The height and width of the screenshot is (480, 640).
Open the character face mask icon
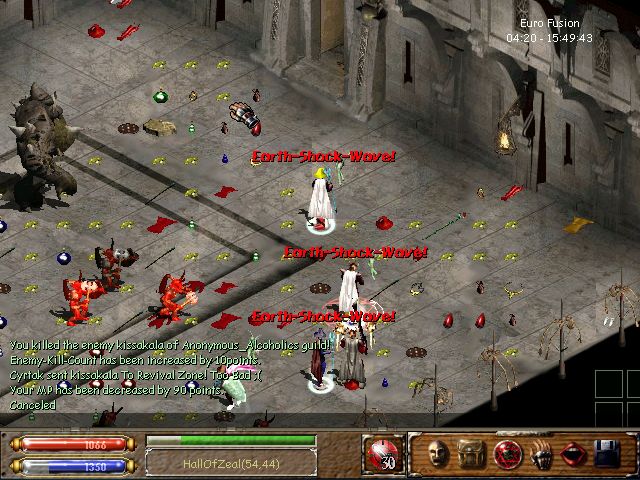[437, 455]
